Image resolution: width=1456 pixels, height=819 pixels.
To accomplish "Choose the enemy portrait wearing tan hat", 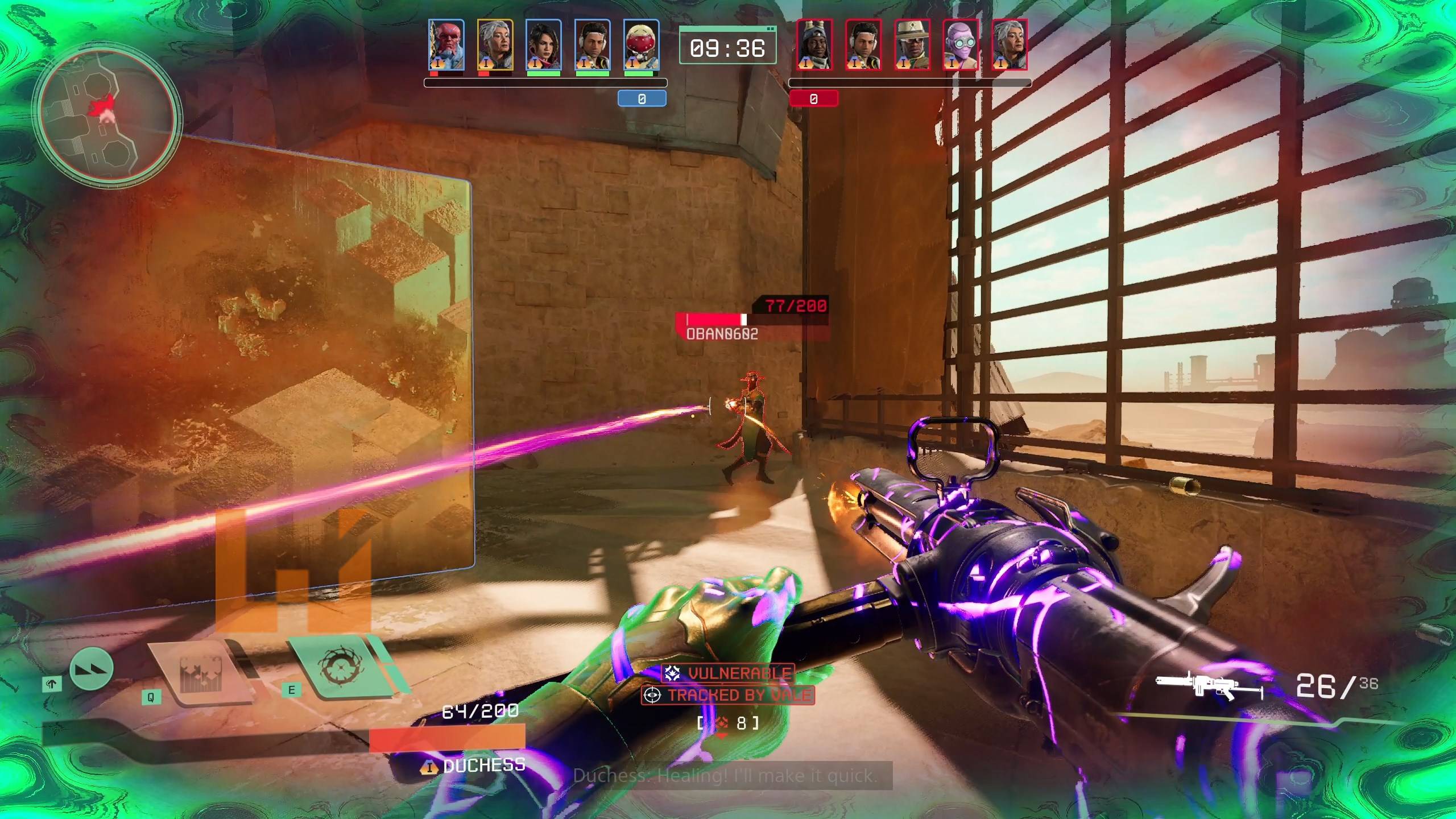I will 912,44.
